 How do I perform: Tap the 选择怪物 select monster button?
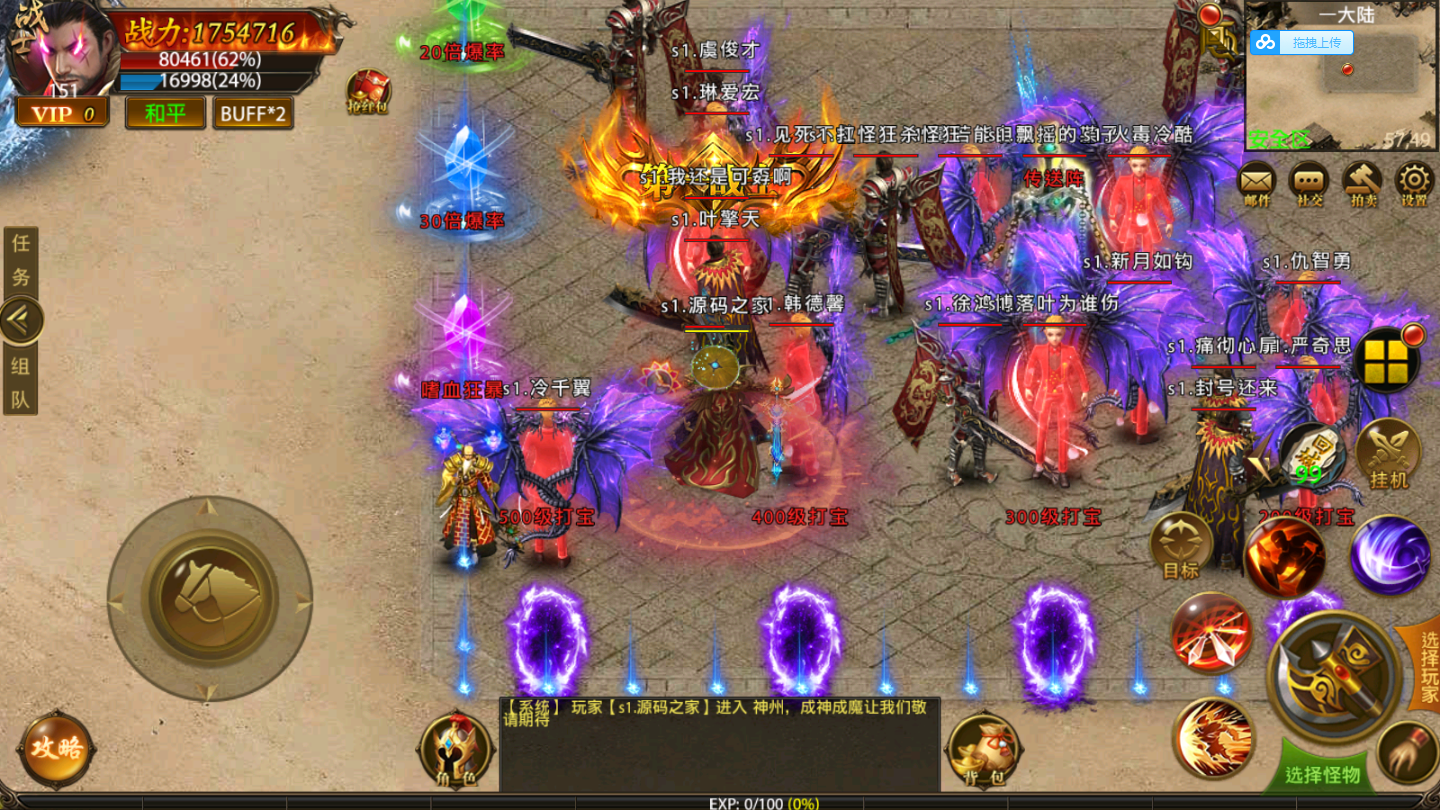[x=1322, y=775]
